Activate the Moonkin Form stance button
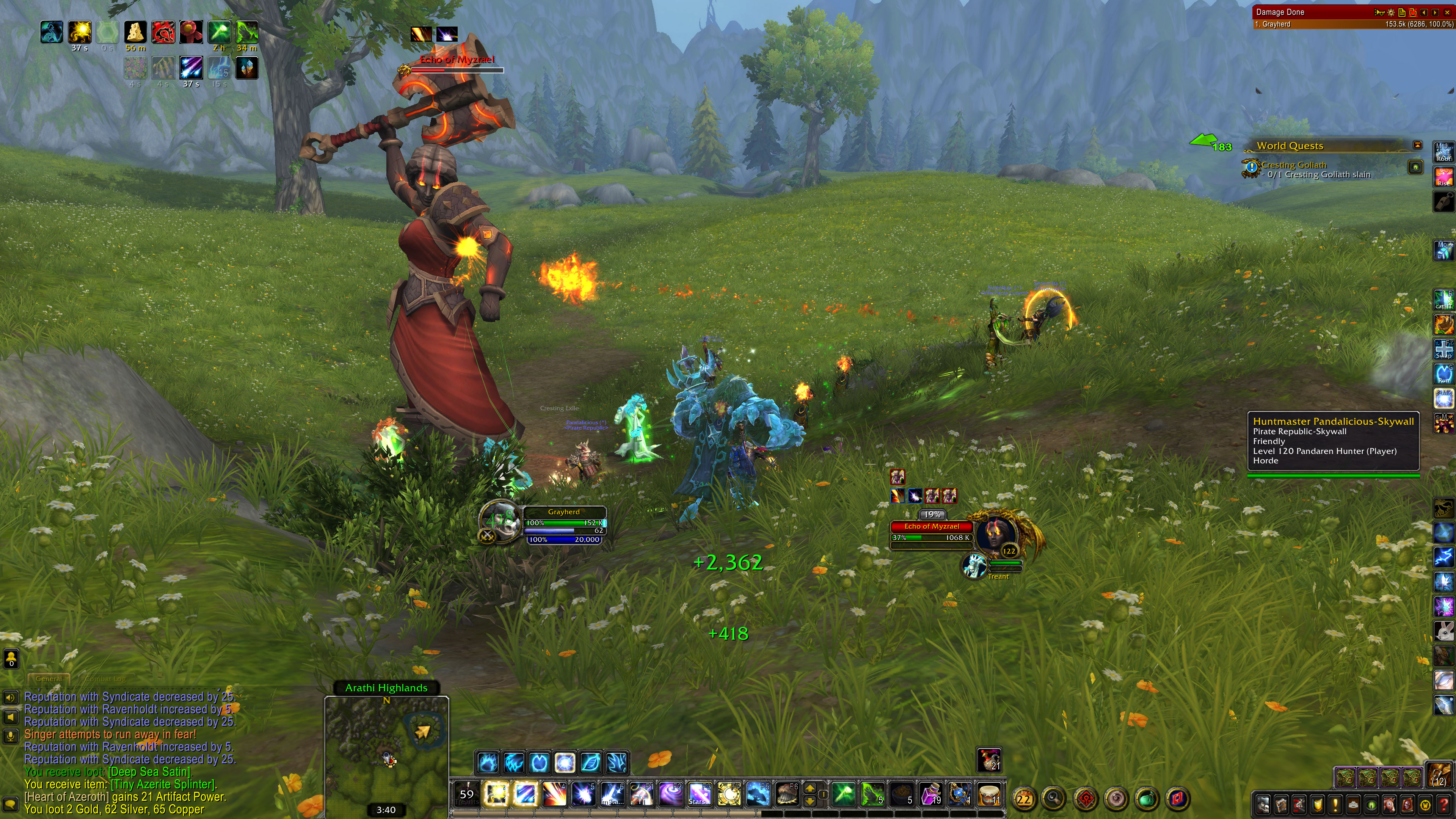Screen dimensions: 1456x819 pyautogui.click(x=564, y=763)
